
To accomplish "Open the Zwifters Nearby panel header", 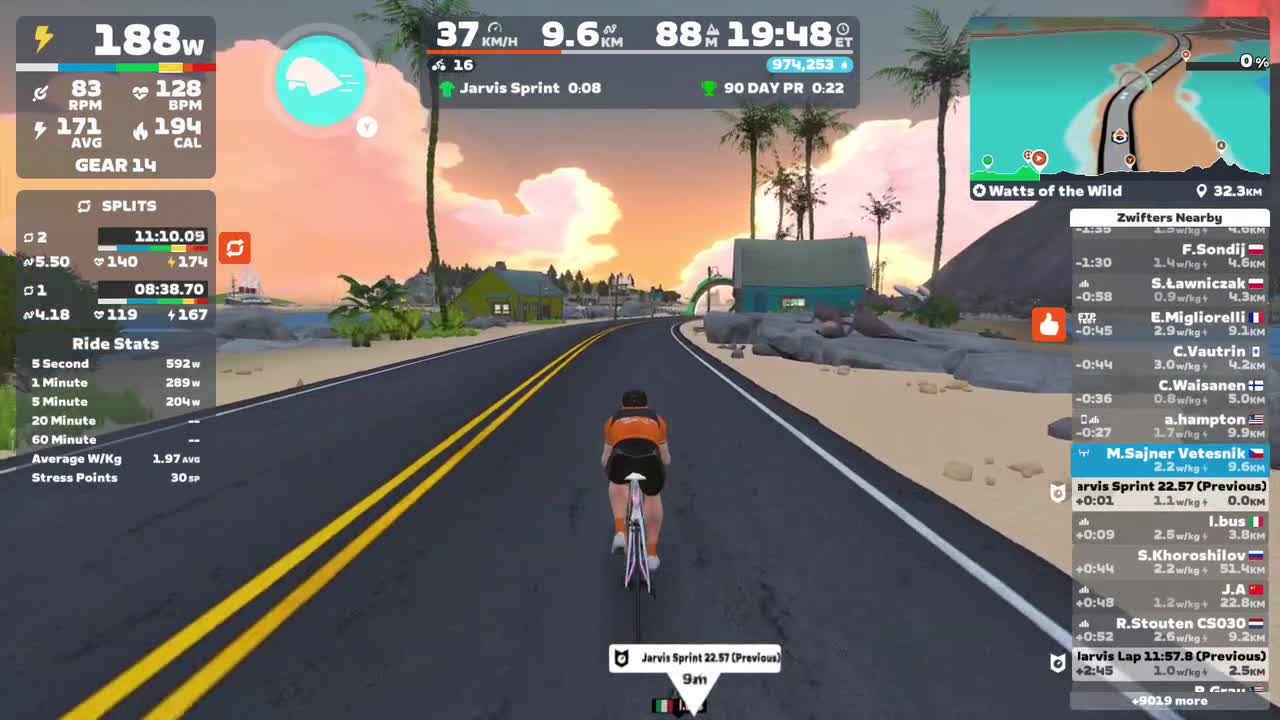I will pyautogui.click(x=1170, y=217).
